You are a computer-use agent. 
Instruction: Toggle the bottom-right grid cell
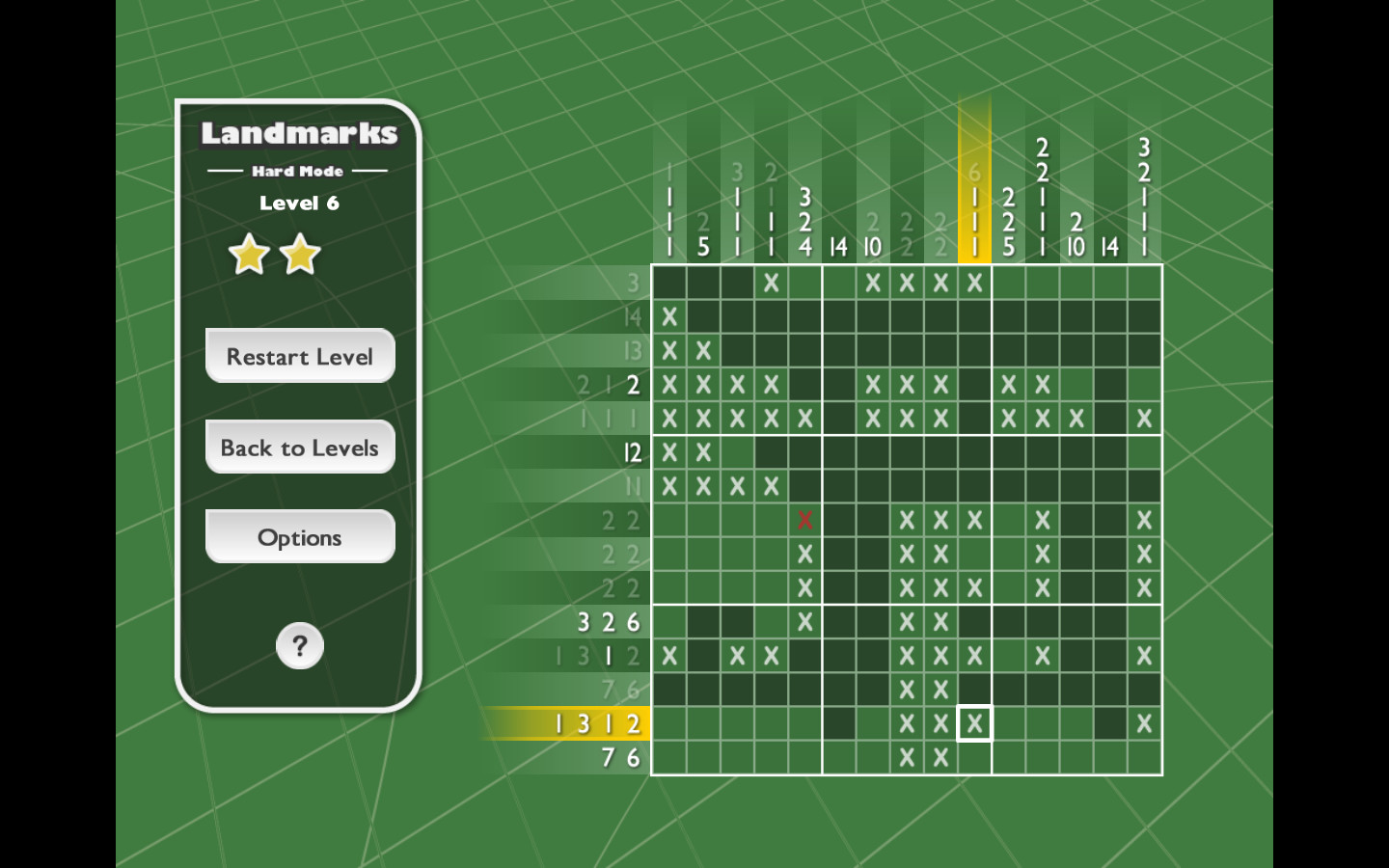click(x=1144, y=757)
